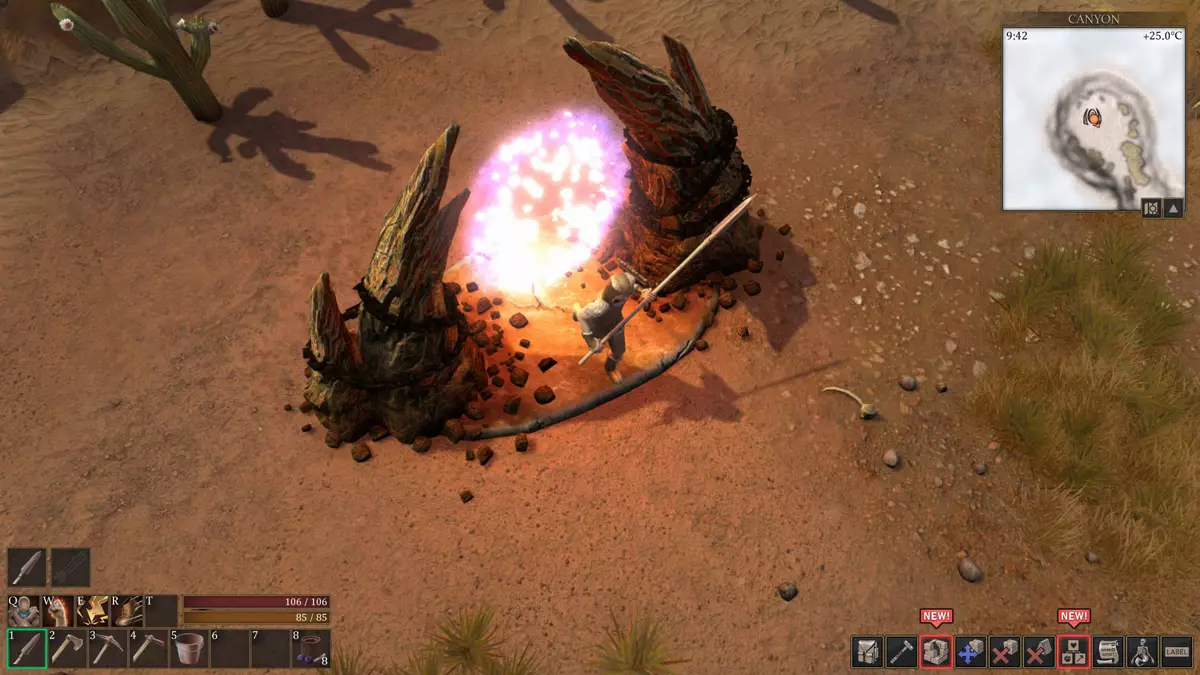1200x675 pixels.
Task: Open the skeleton mermaid icon
Action: point(1142,652)
